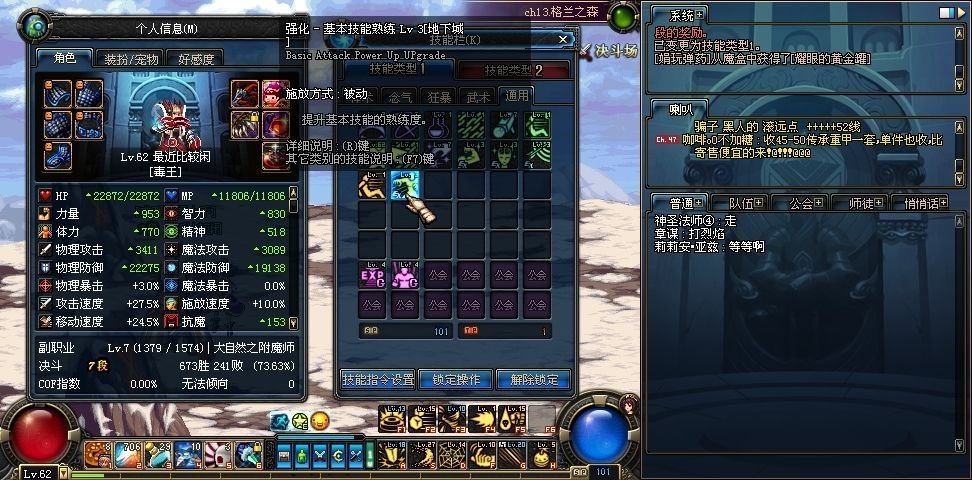Open the 公会 guild chat tab
This screenshot has height=480, width=972.
click(801, 203)
